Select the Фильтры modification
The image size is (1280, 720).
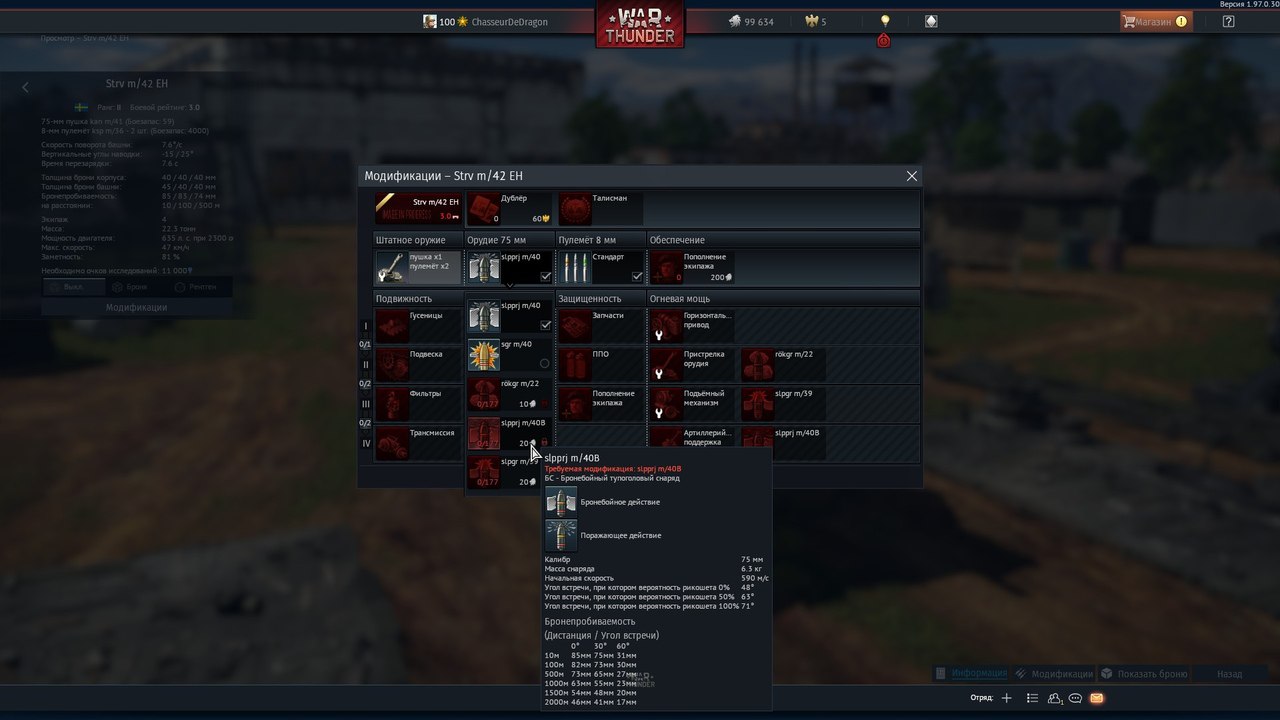click(x=418, y=404)
